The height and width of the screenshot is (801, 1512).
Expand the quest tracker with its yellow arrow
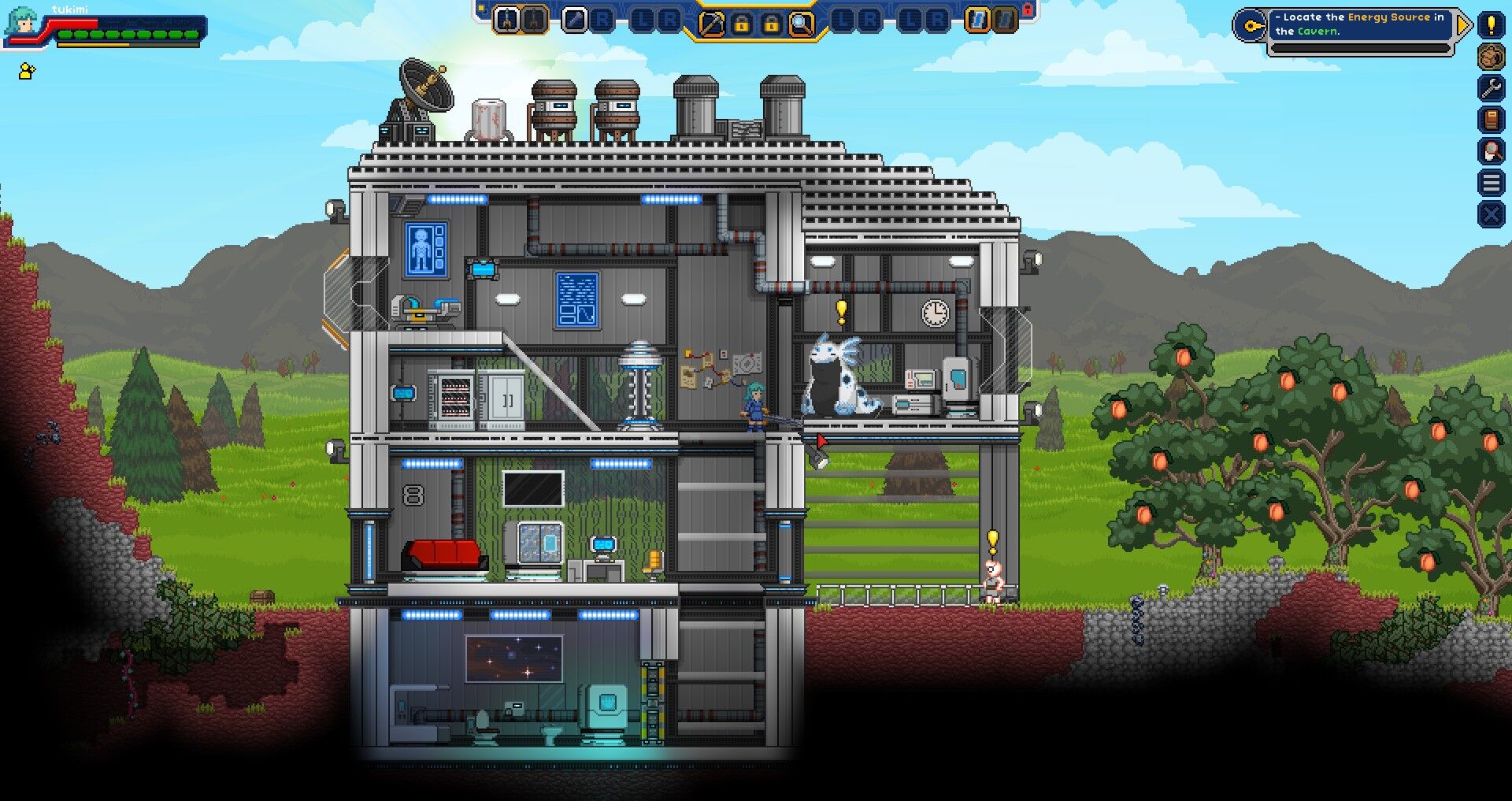pyautogui.click(x=1463, y=25)
